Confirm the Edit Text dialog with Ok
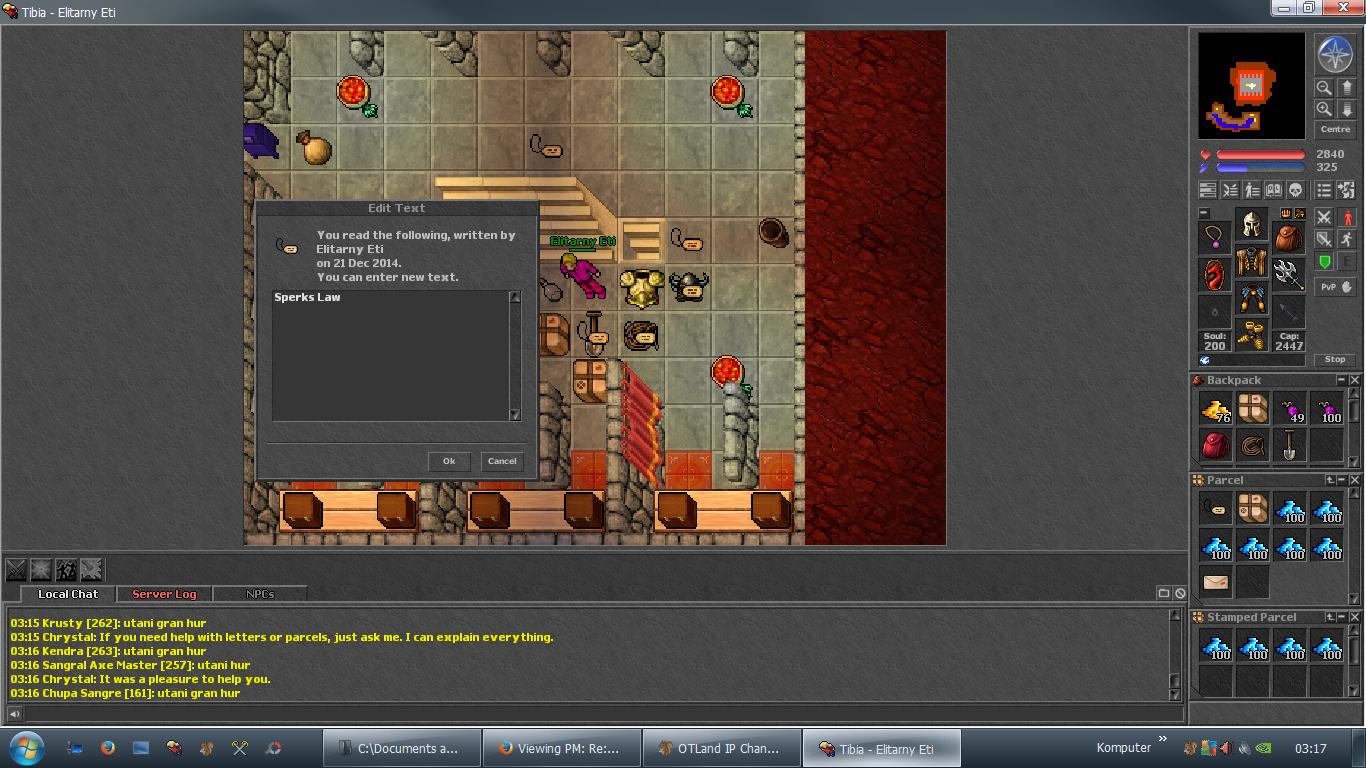Viewport: 1366px width, 768px height. (x=449, y=461)
